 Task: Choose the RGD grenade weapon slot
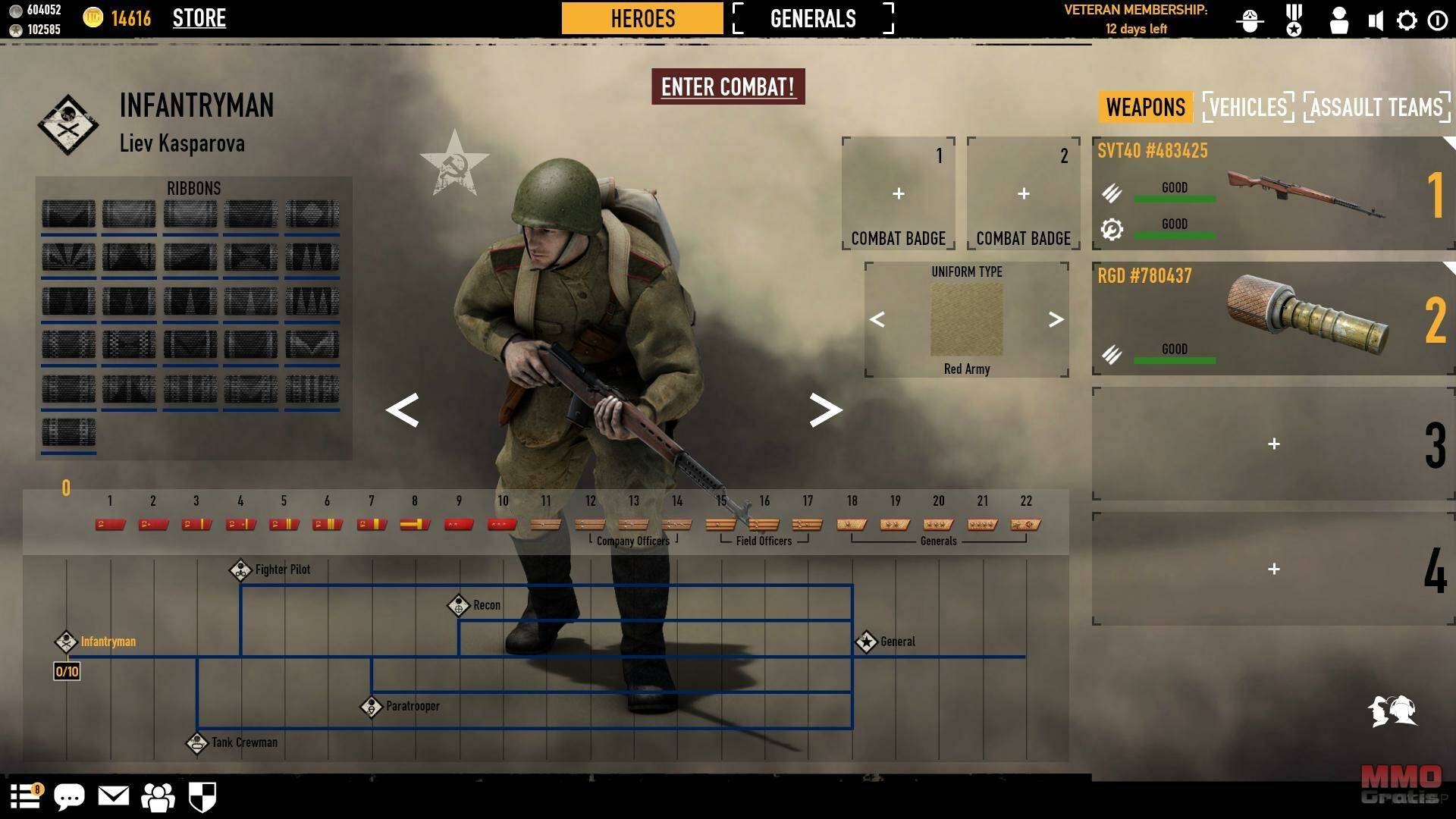point(1272,318)
